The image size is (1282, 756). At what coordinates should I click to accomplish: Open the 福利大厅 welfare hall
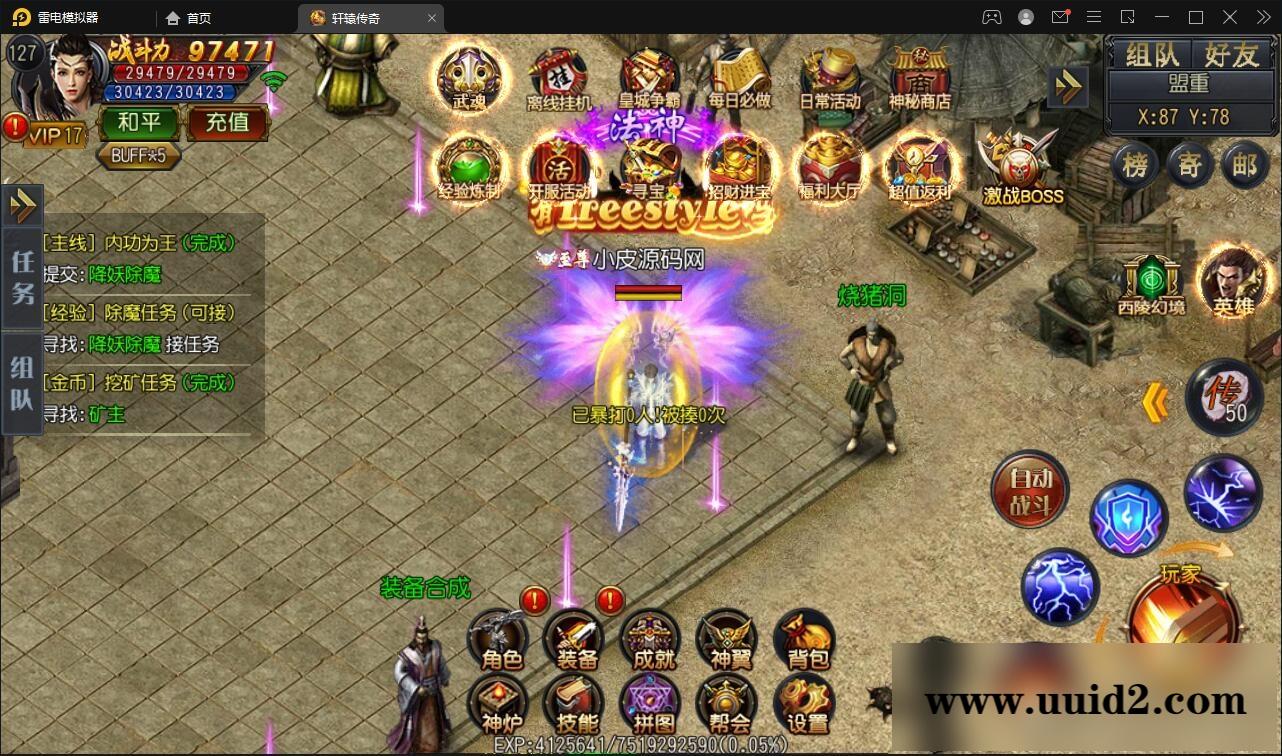[x=829, y=166]
